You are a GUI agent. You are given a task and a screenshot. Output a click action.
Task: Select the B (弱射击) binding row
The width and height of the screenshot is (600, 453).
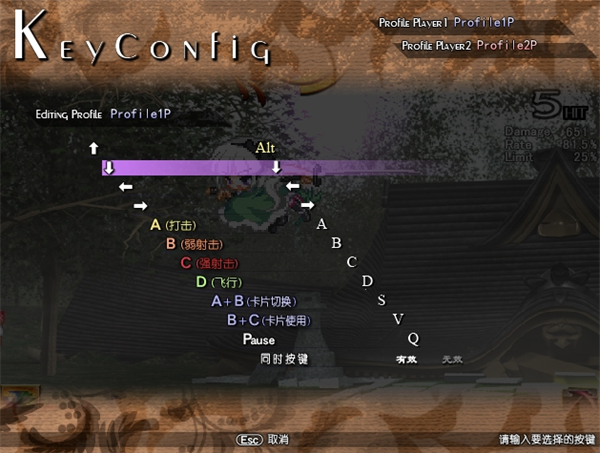[x=193, y=244]
